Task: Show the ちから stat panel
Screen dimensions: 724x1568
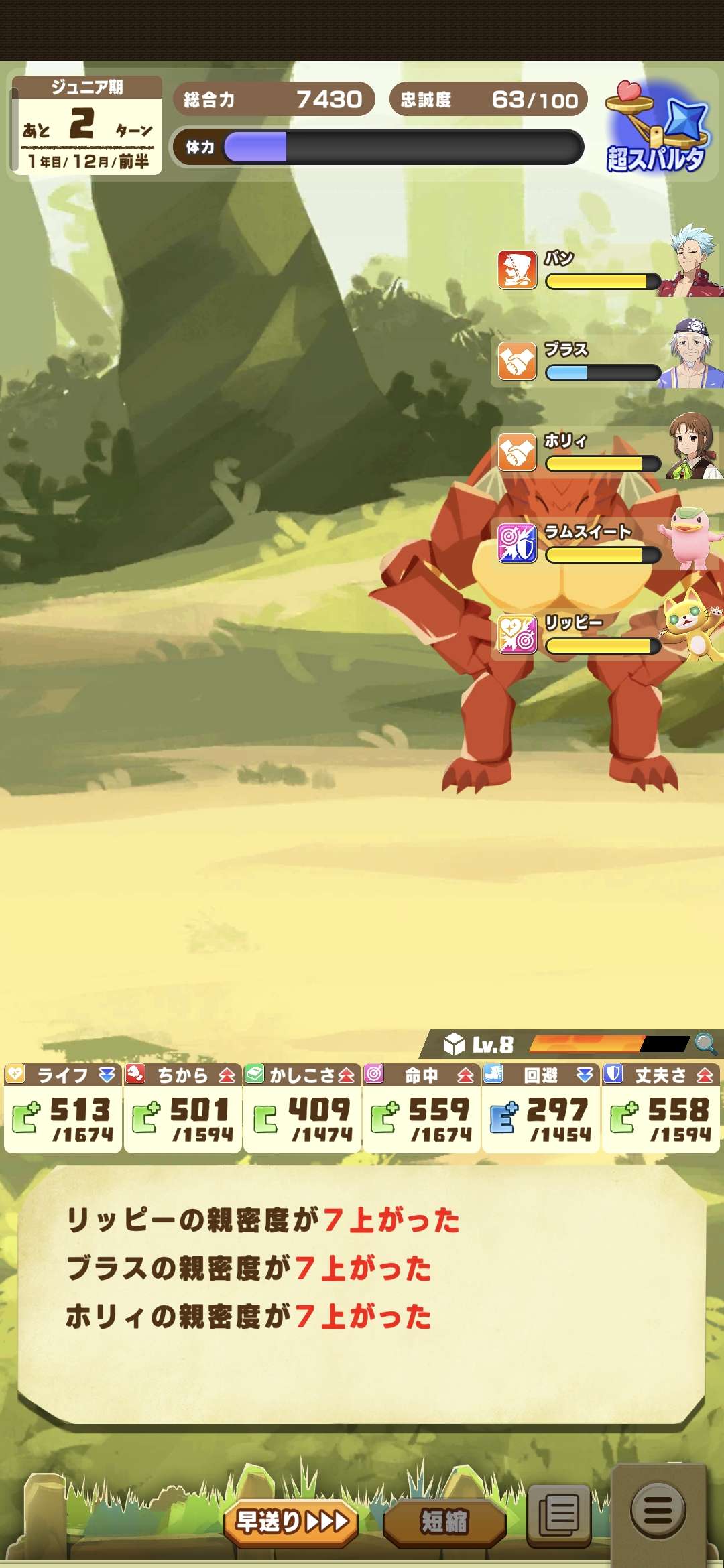Action: coord(182,1108)
